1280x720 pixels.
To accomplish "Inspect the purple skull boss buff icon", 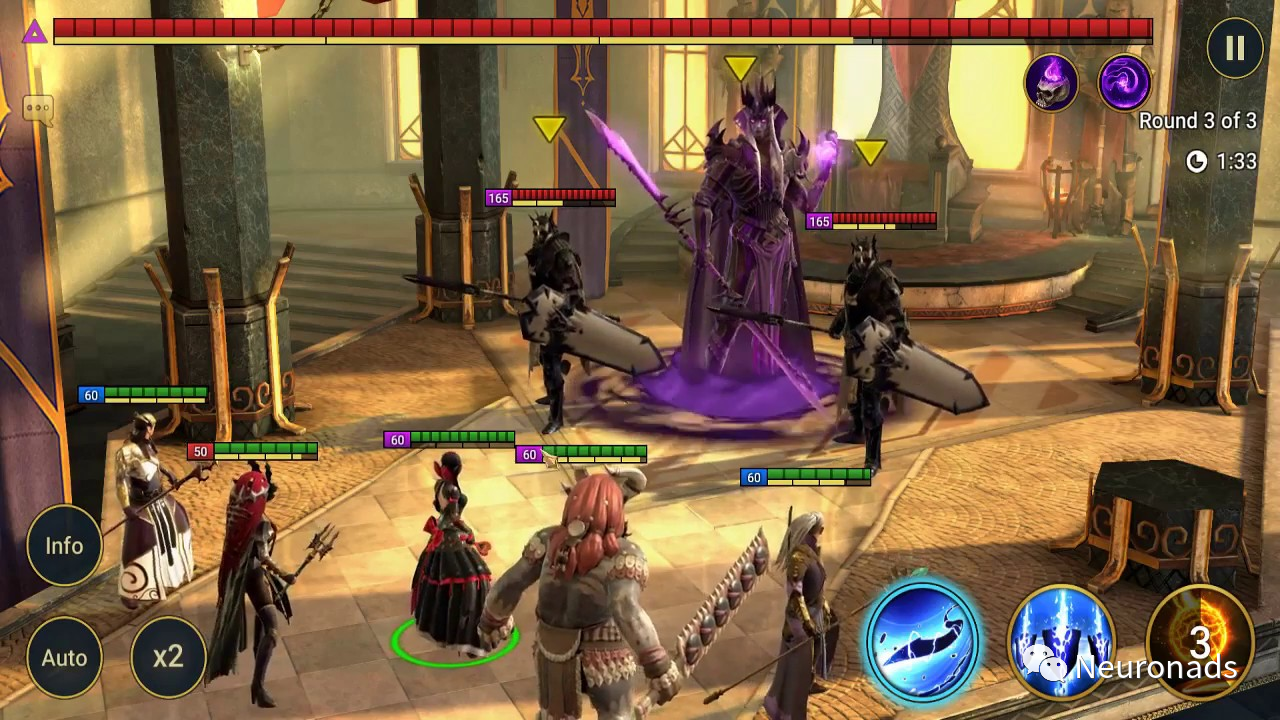I will click(x=1051, y=82).
